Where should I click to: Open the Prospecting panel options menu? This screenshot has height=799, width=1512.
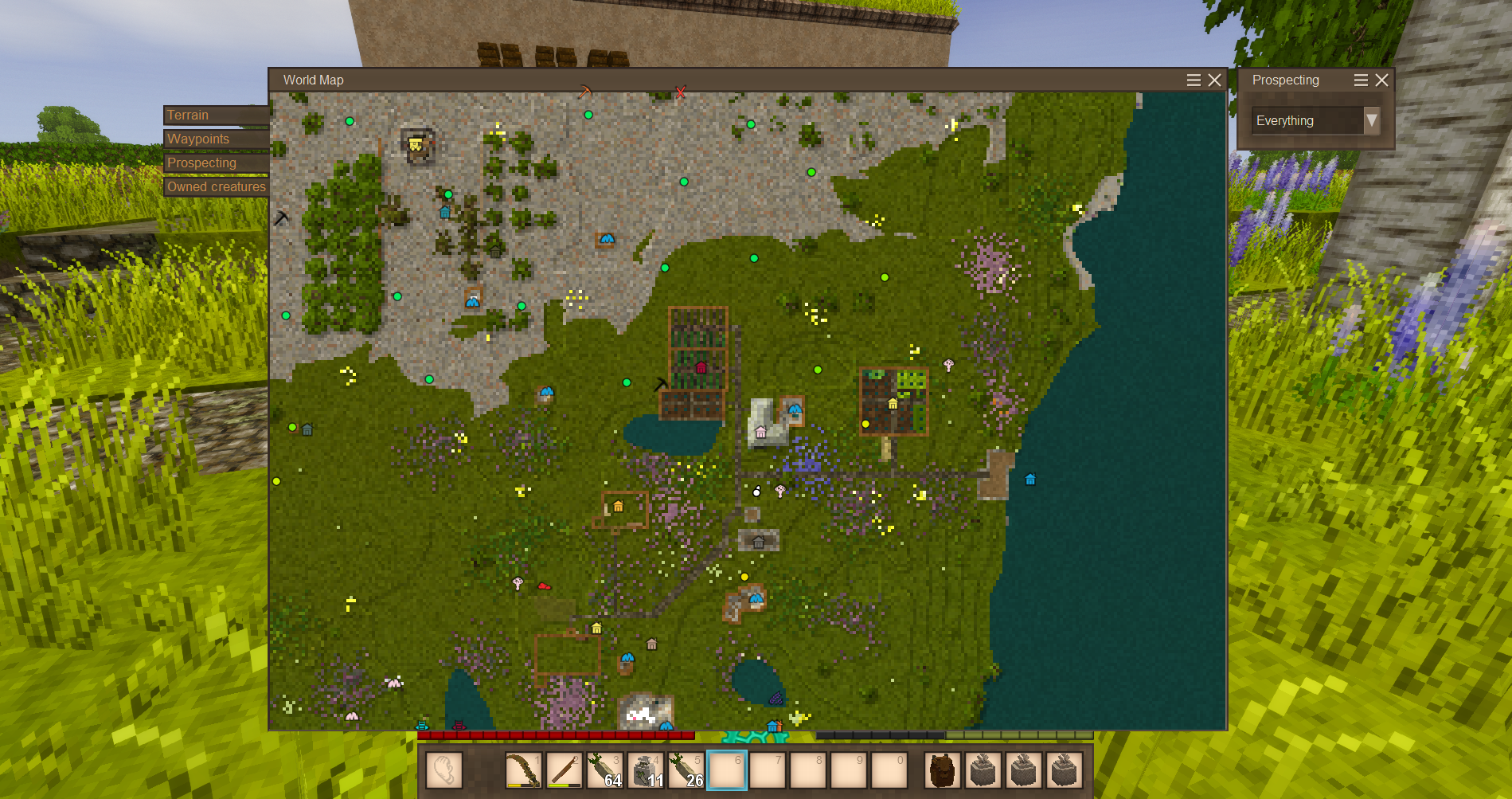pyautogui.click(x=1361, y=80)
